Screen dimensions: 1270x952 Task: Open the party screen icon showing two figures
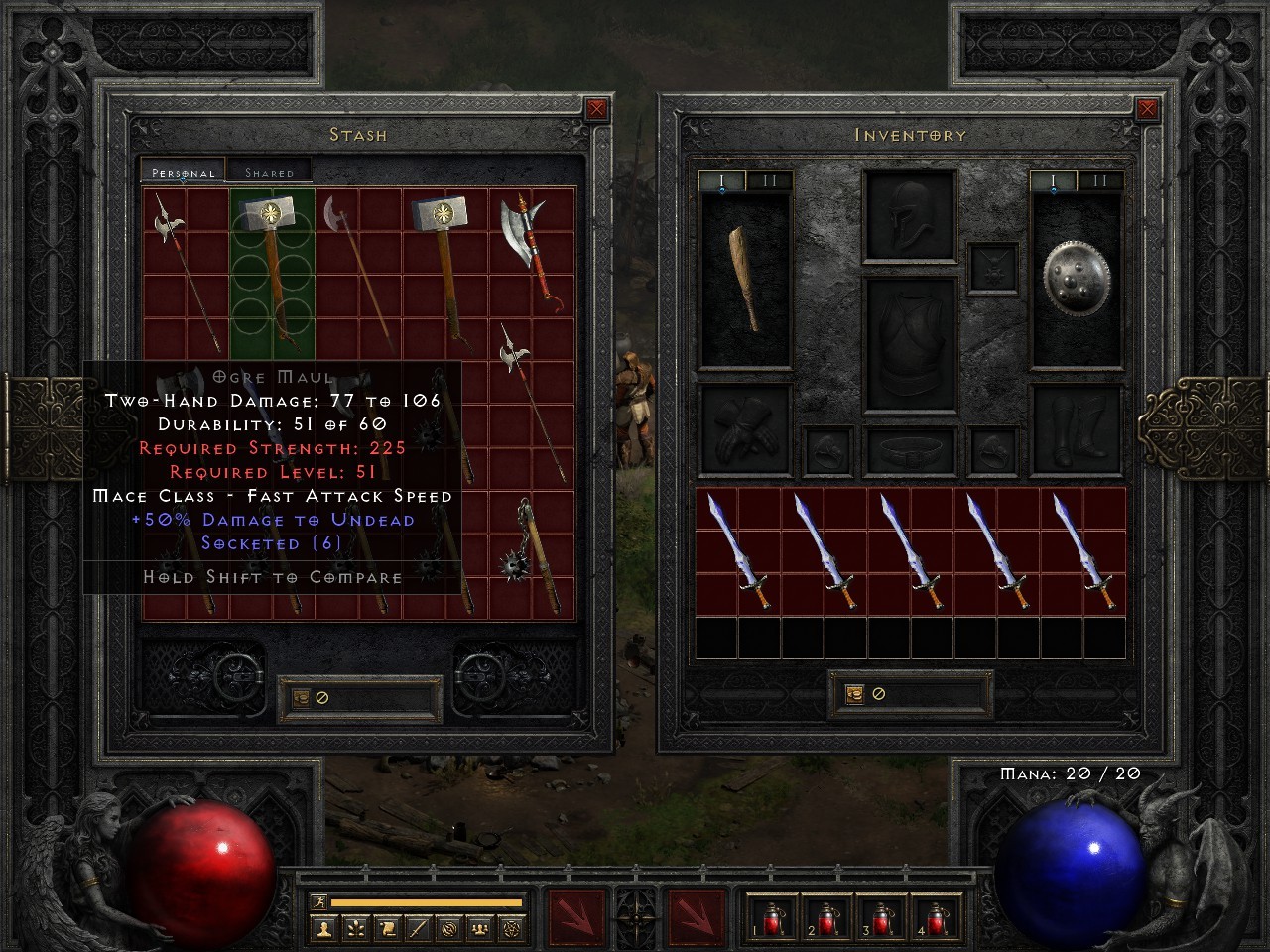pos(479,928)
